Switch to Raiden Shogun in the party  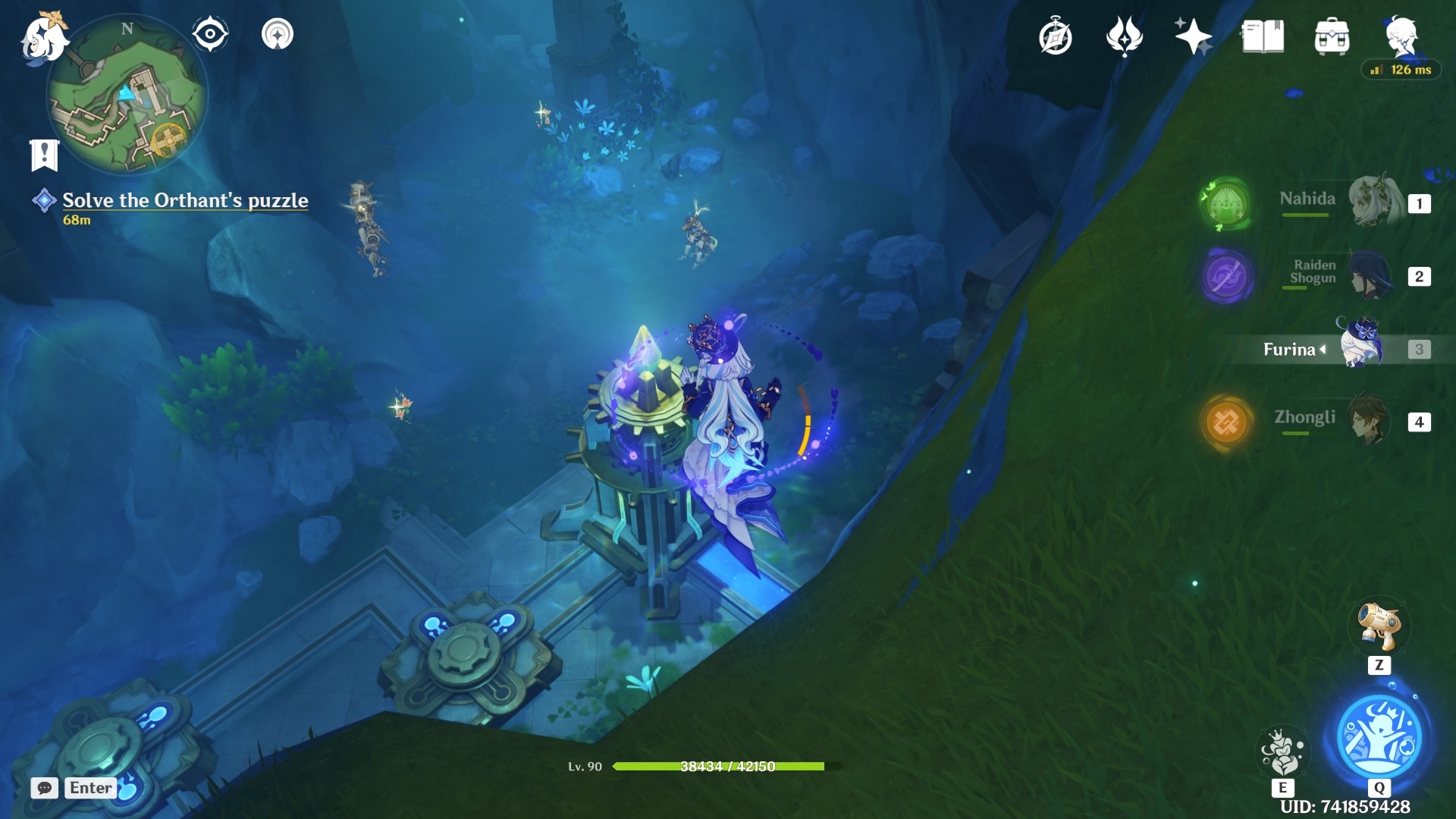click(x=1371, y=275)
